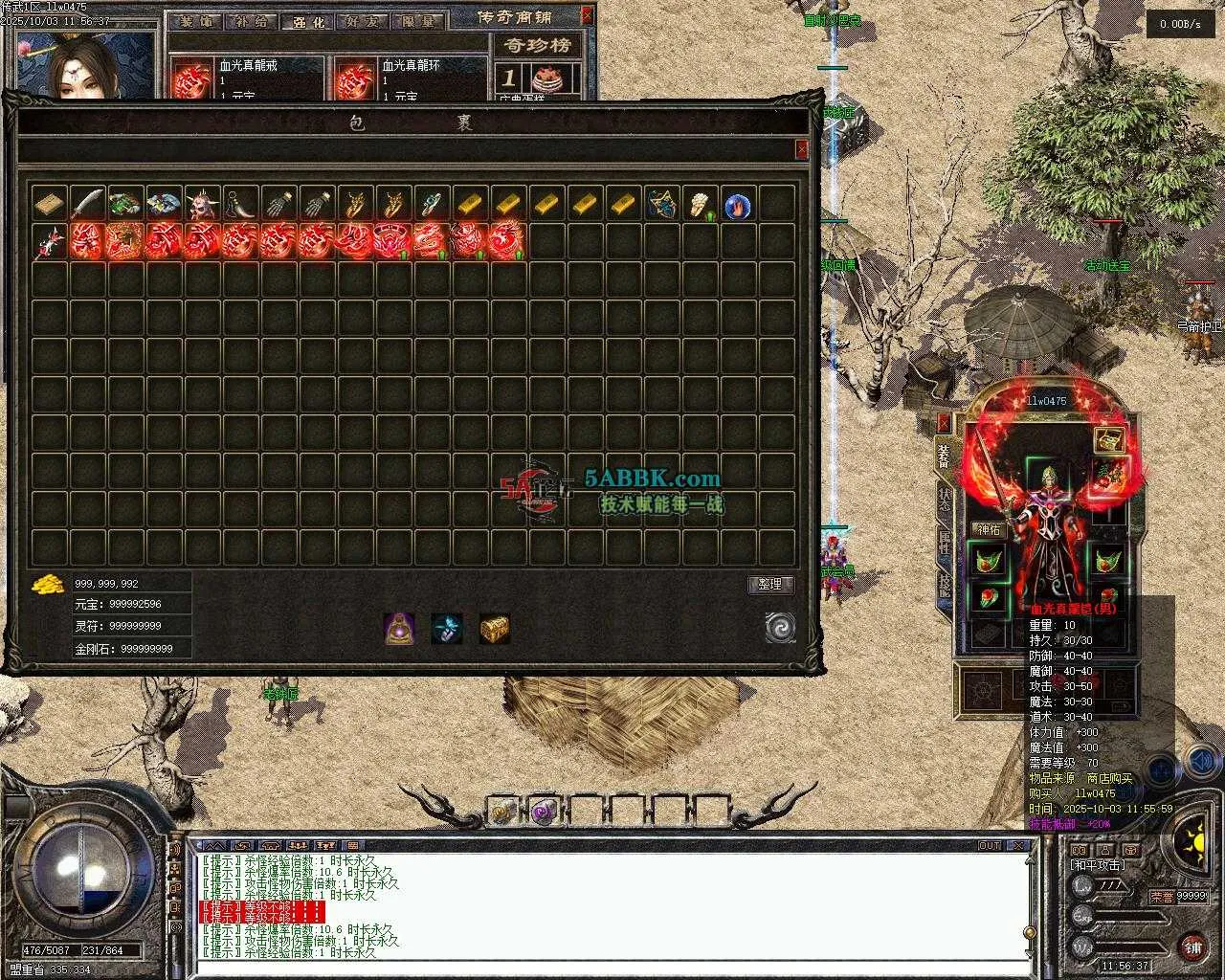Open the 好友 shop tab
Viewport: 1225px width, 980px height.
[x=361, y=21]
